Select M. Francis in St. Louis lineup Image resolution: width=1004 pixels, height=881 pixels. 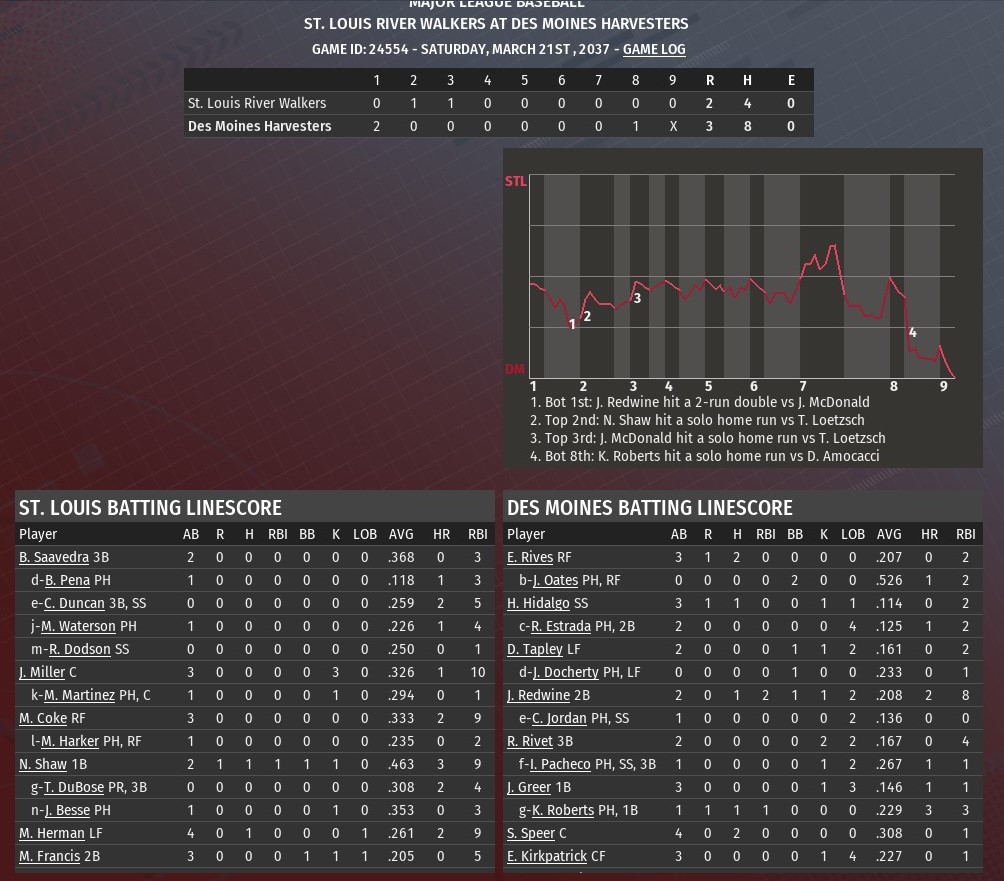[49, 856]
